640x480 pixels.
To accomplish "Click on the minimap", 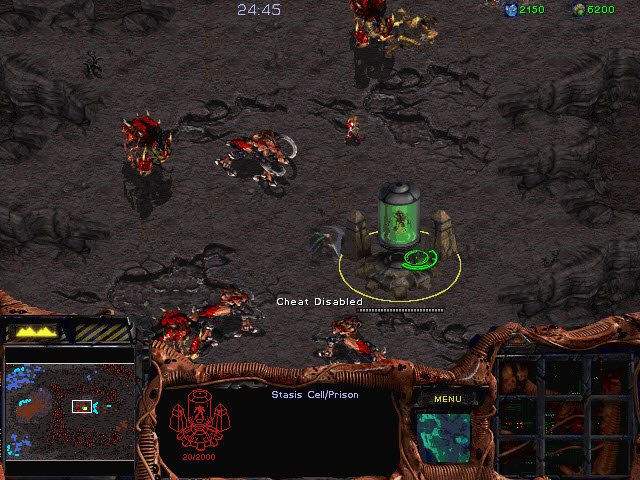I will point(70,410).
